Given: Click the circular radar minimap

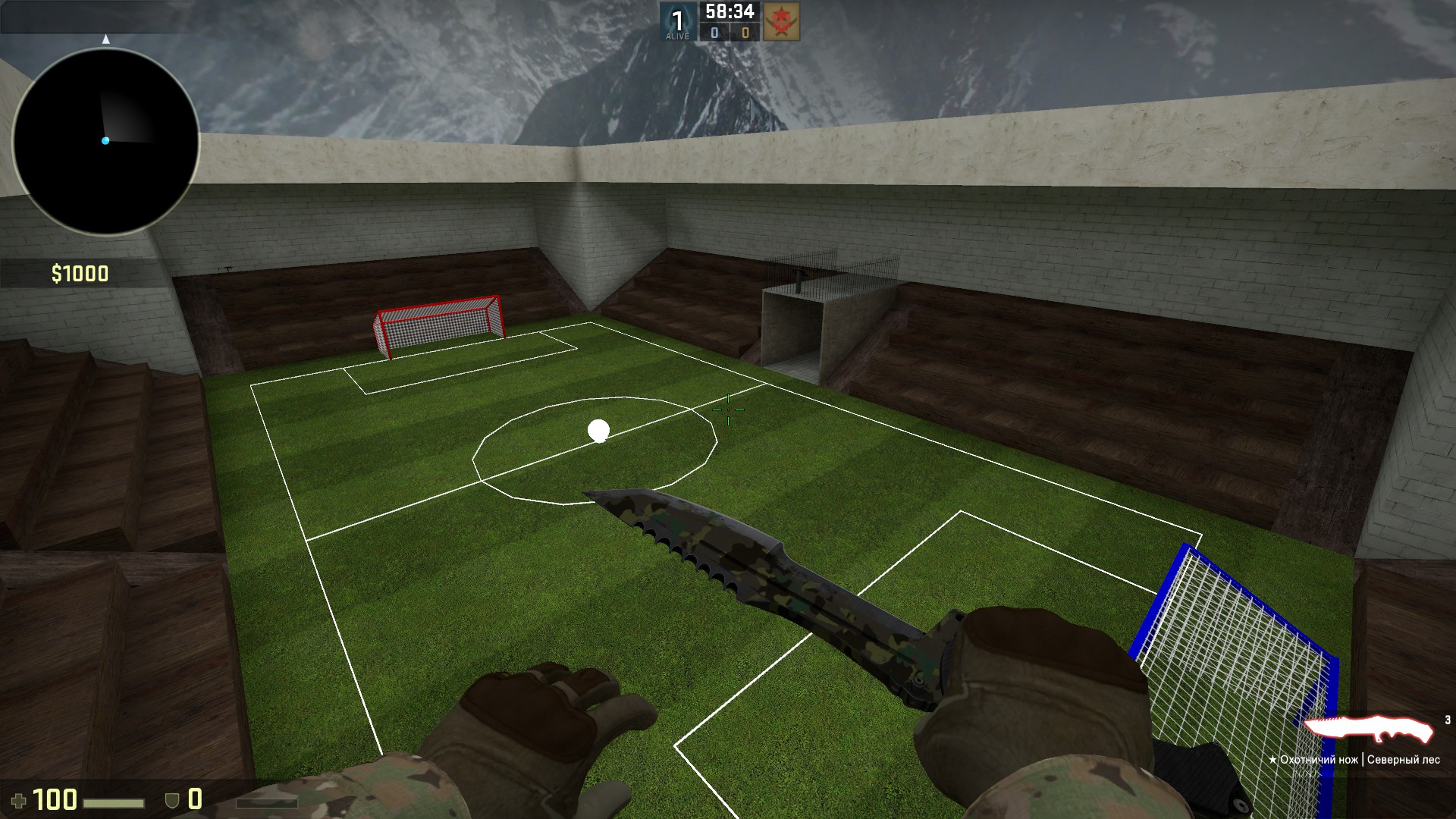Looking at the screenshot, I should click(105, 142).
